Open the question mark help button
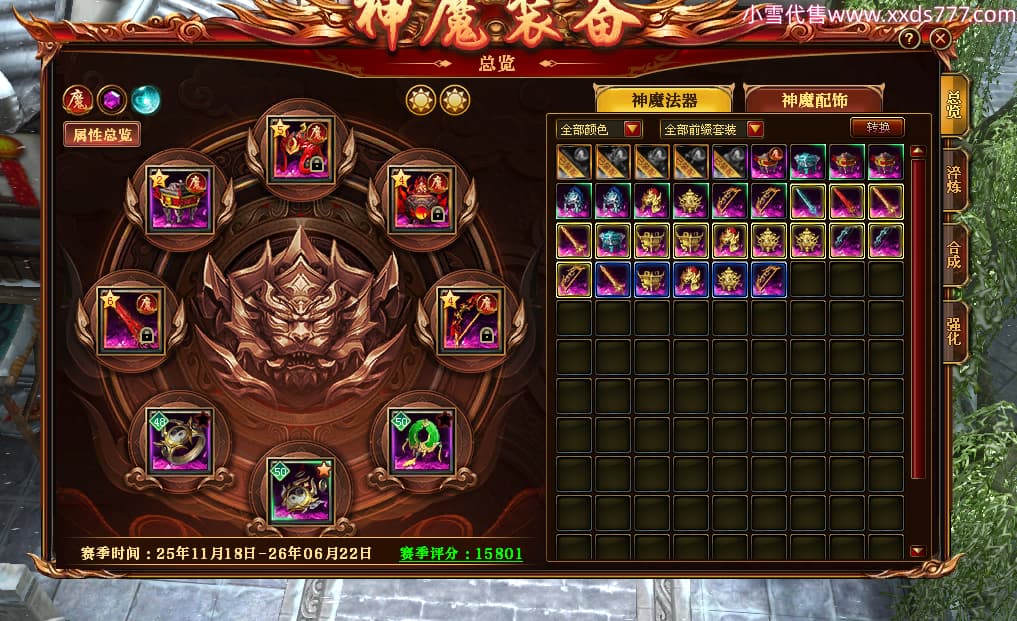Image resolution: width=1017 pixels, height=621 pixels. click(909, 39)
